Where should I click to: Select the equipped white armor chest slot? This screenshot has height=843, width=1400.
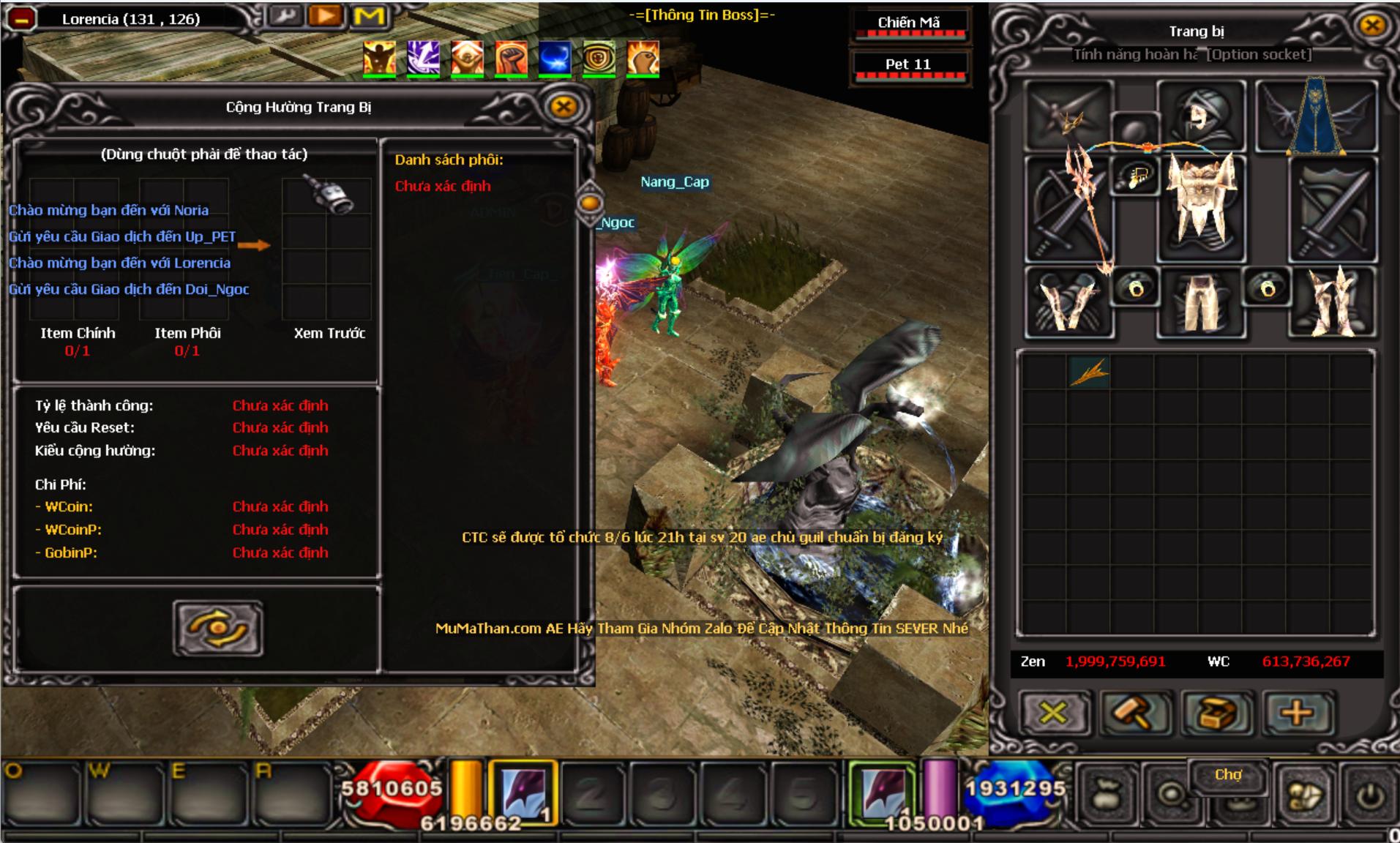[1200, 206]
